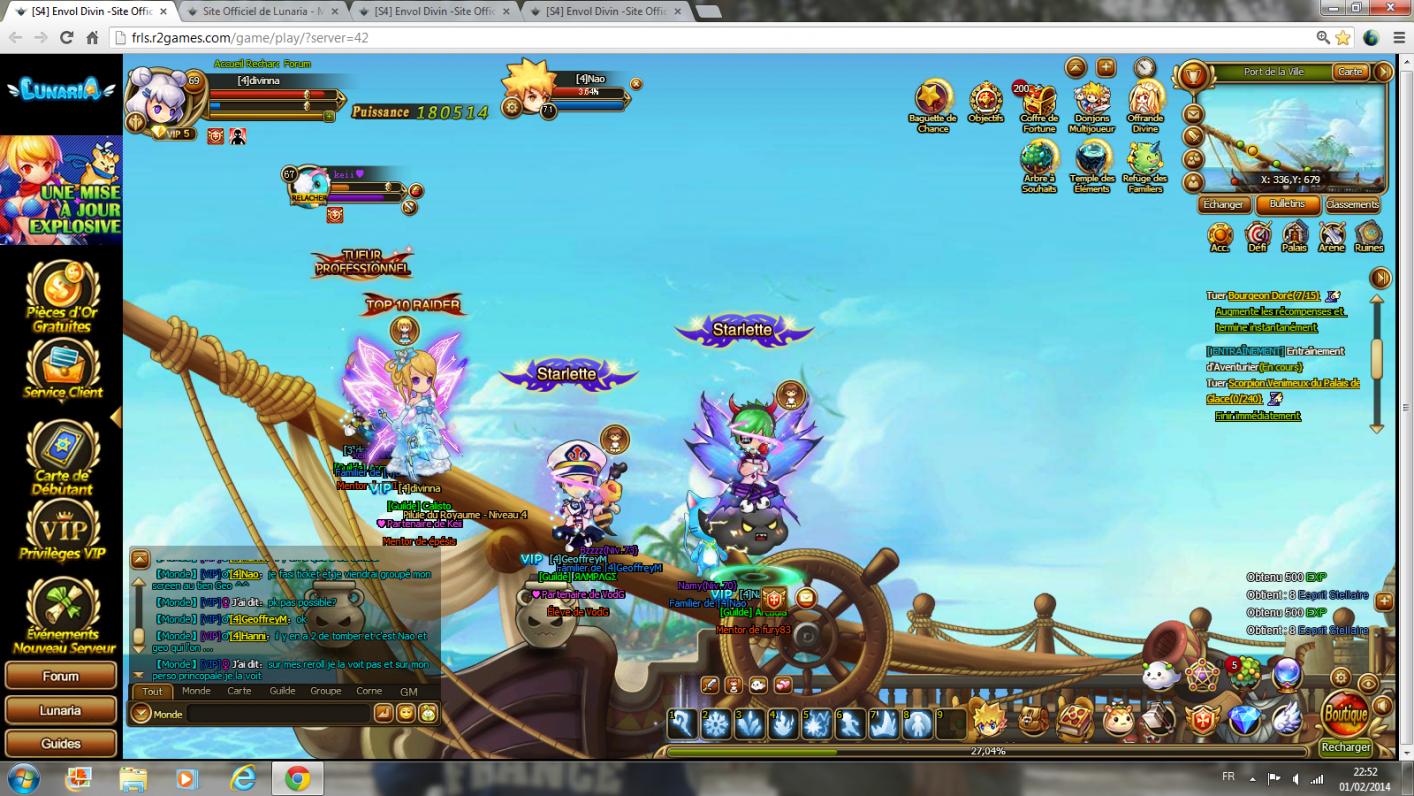Enter the Arène icon

click(x=1332, y=236)
